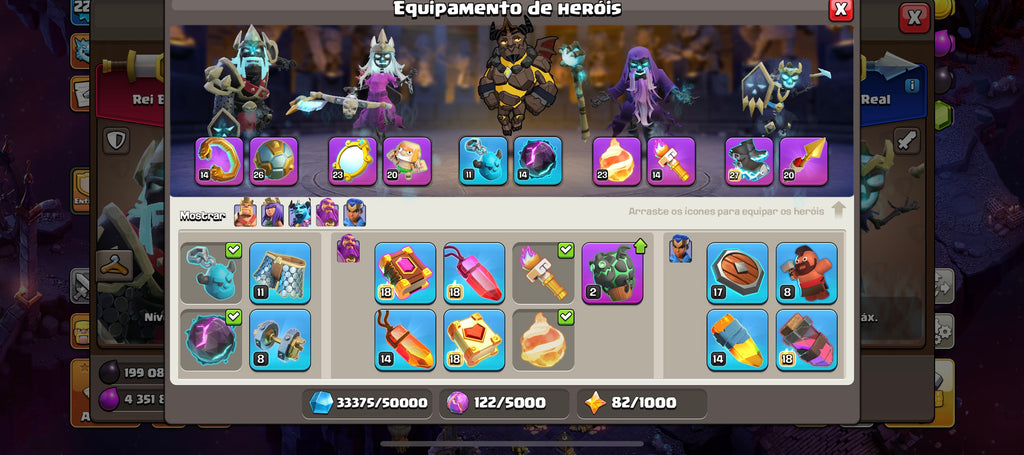Select the equipped Rocket Spear slot

click(803, 161)
